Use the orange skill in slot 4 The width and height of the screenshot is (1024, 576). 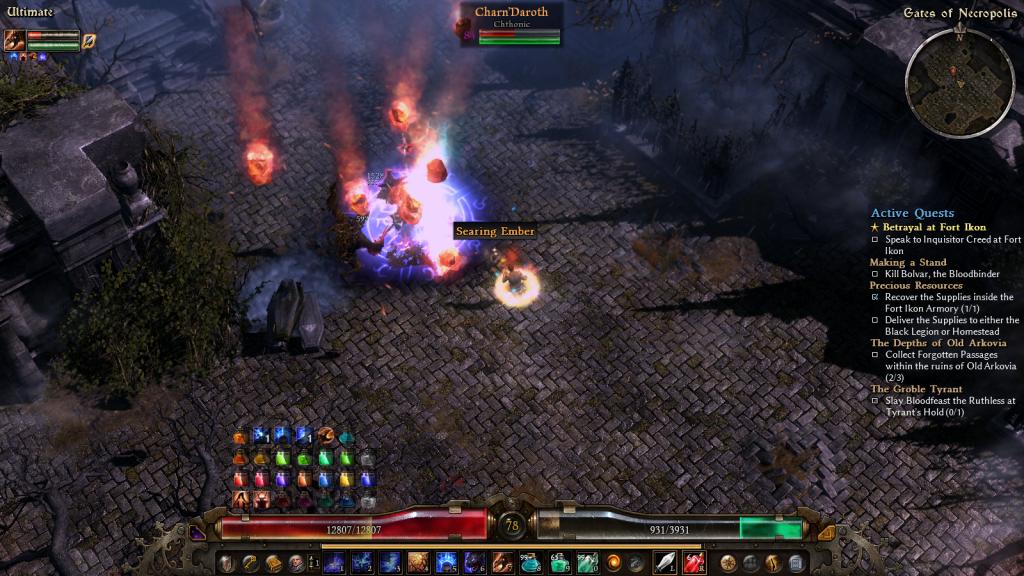(418, 563)
